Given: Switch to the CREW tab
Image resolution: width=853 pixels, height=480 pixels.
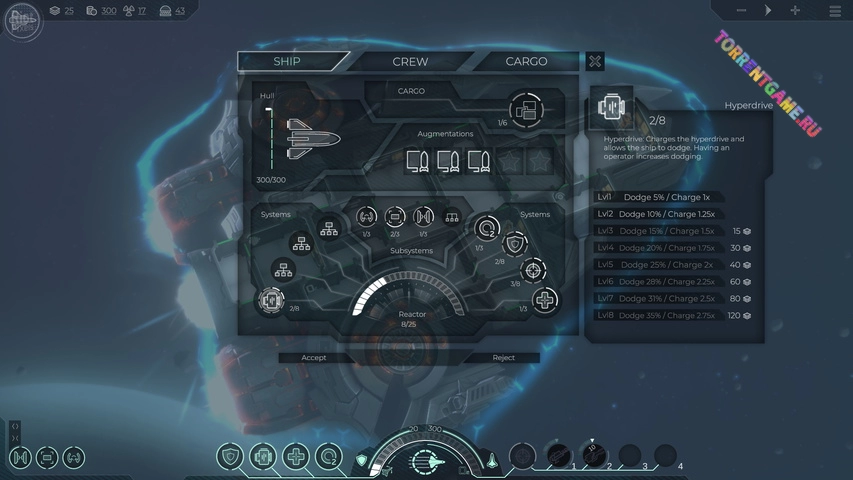Looking at the screenshot, I should [x=410, y=61].
